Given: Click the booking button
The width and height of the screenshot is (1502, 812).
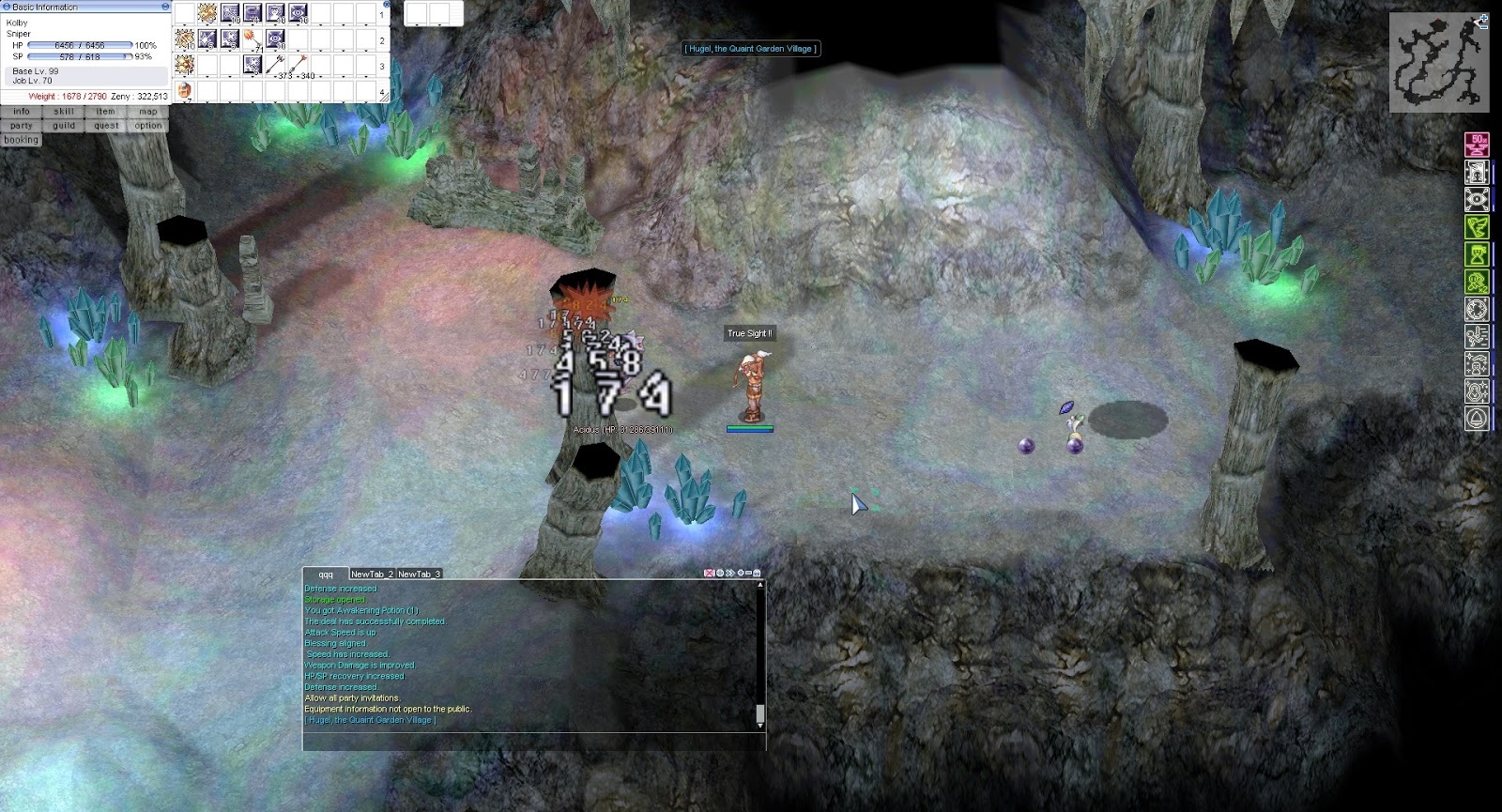Looking at the screenshot, I should tap(21, 139).
